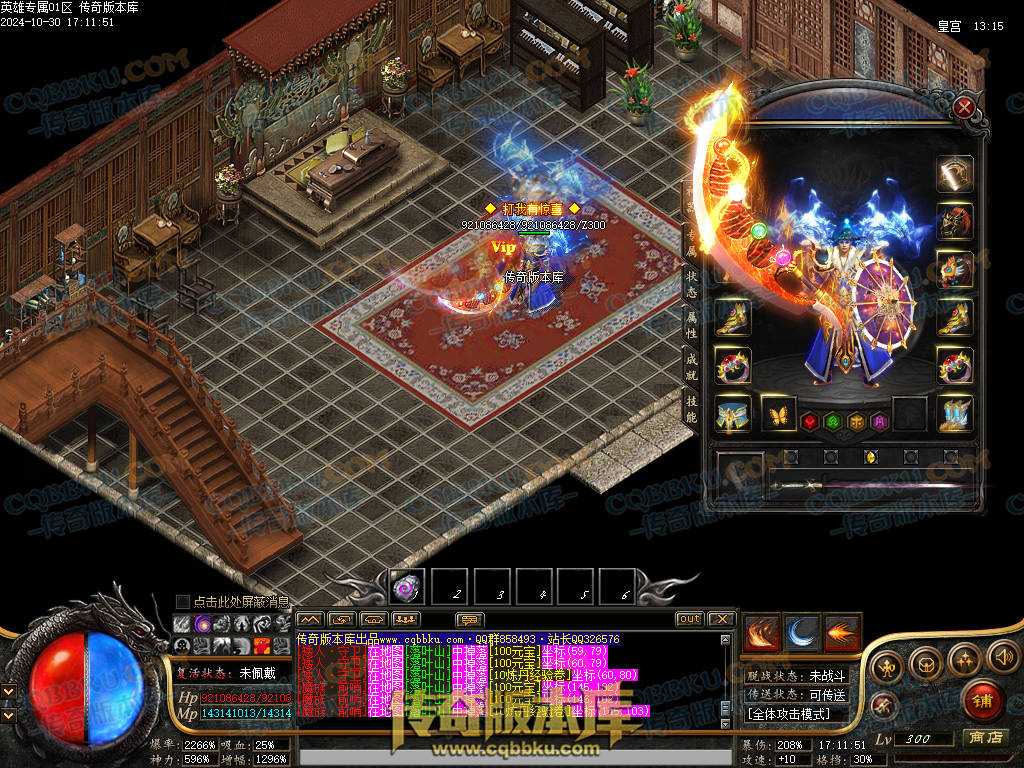
Task: Toggle the sound speaker button
Action: pyautogui.click(x=1002, y=656)
